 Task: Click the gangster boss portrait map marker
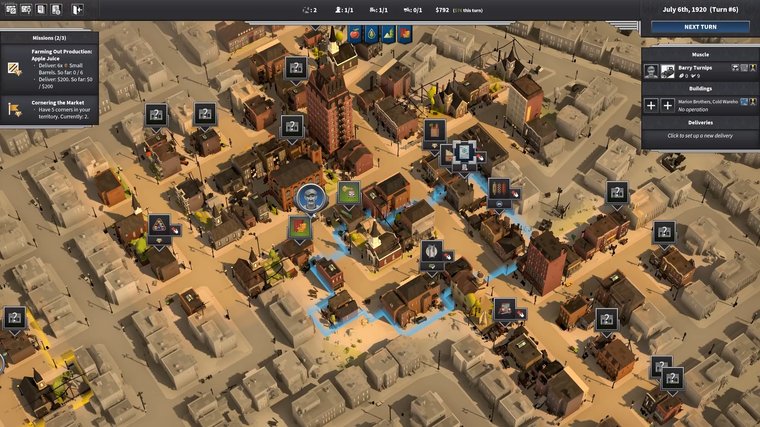[310, 197]
